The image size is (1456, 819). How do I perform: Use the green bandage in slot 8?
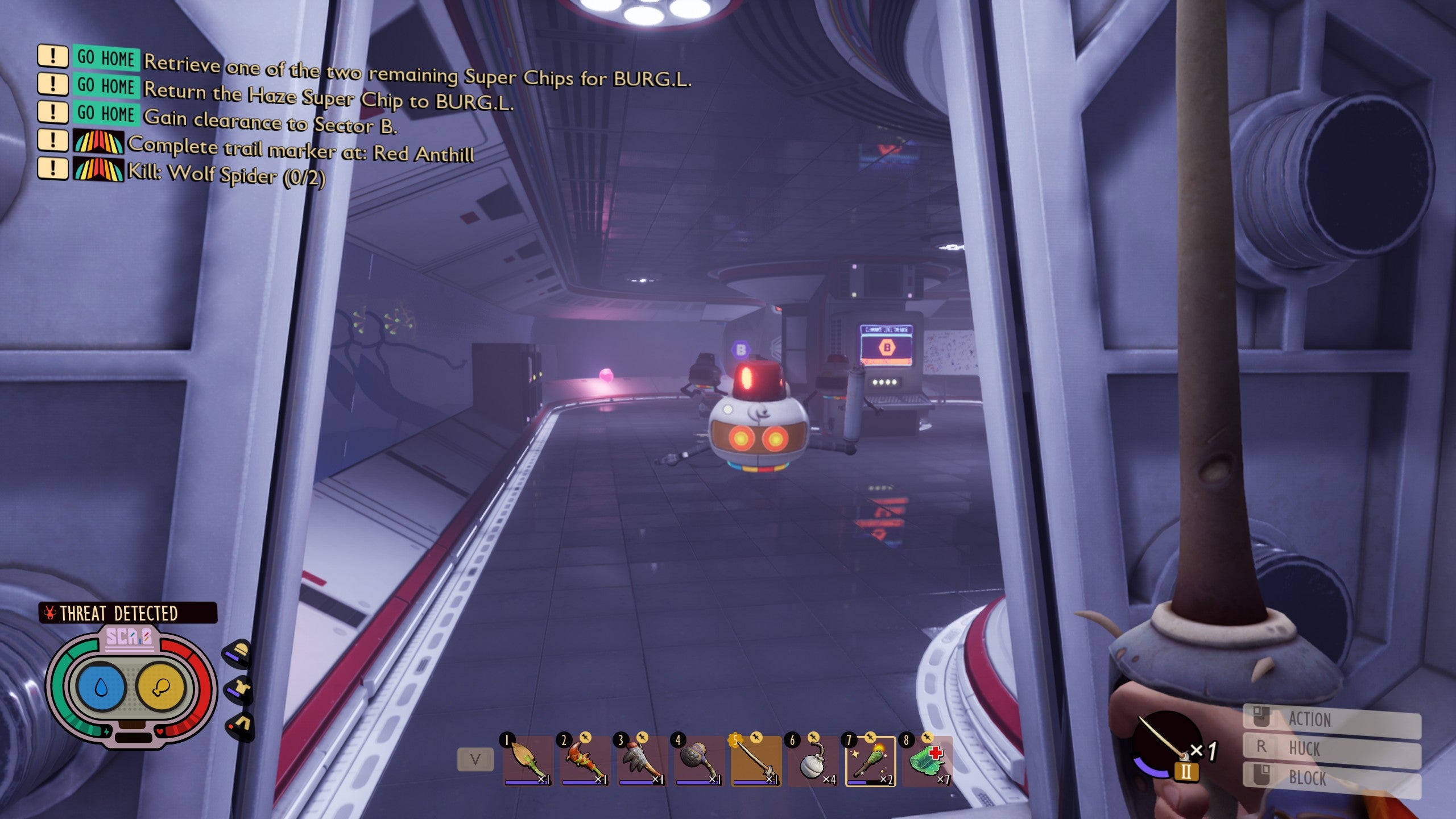tap(928, 761)
